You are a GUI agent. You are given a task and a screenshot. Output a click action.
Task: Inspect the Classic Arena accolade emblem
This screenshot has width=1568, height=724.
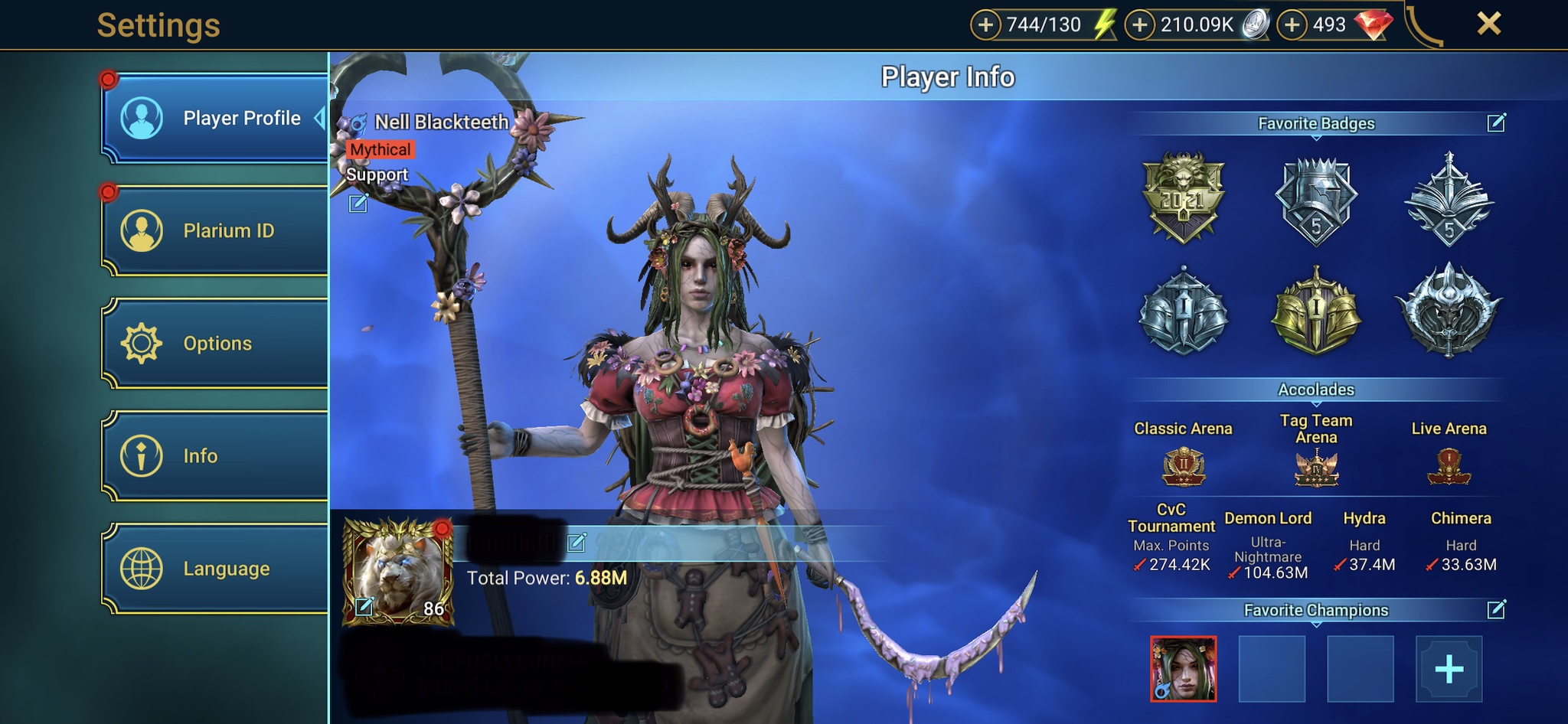coord(1184,467)
